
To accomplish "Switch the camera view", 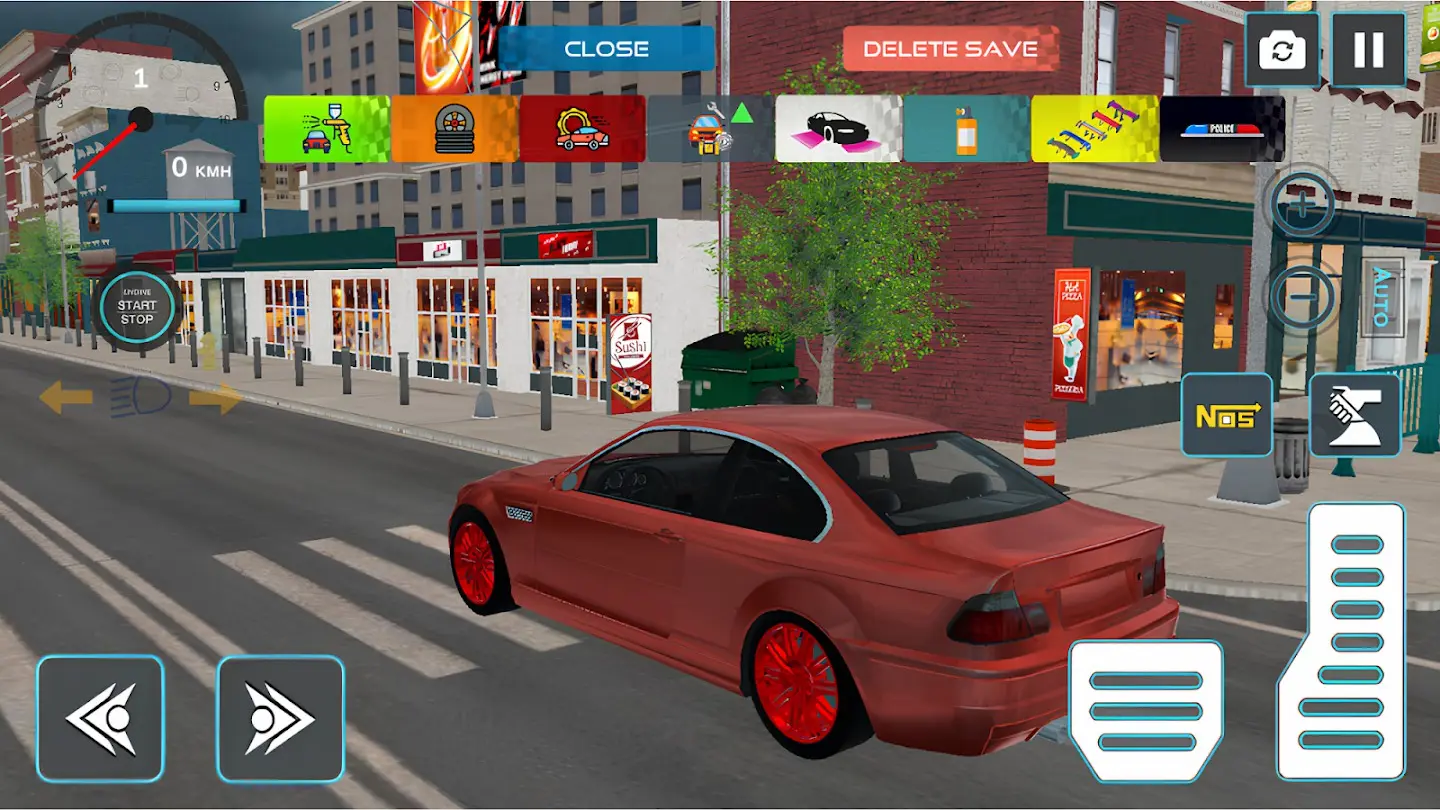I will pos(1281,50).
